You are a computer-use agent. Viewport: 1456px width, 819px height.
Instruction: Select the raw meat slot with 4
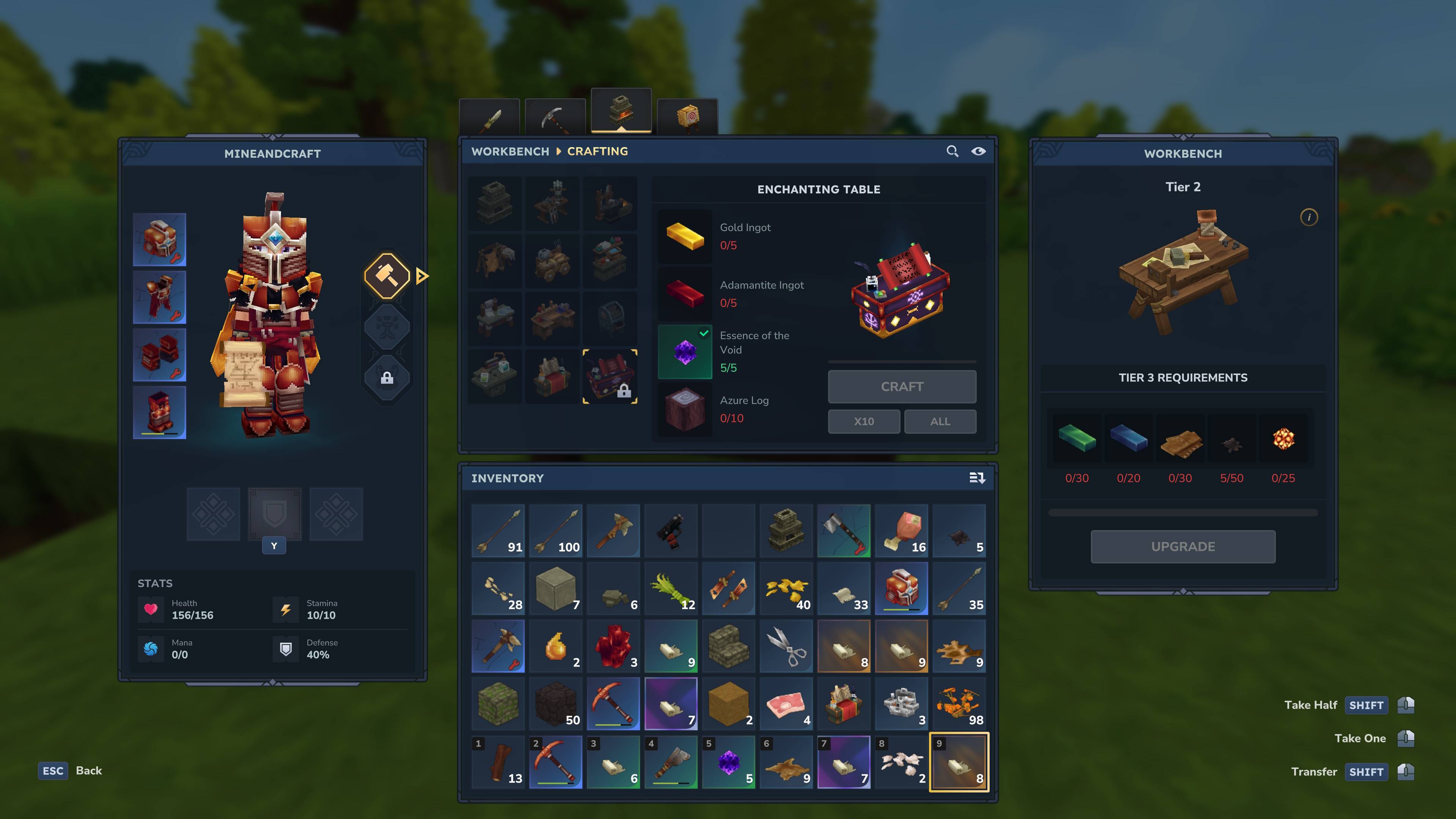786,704
